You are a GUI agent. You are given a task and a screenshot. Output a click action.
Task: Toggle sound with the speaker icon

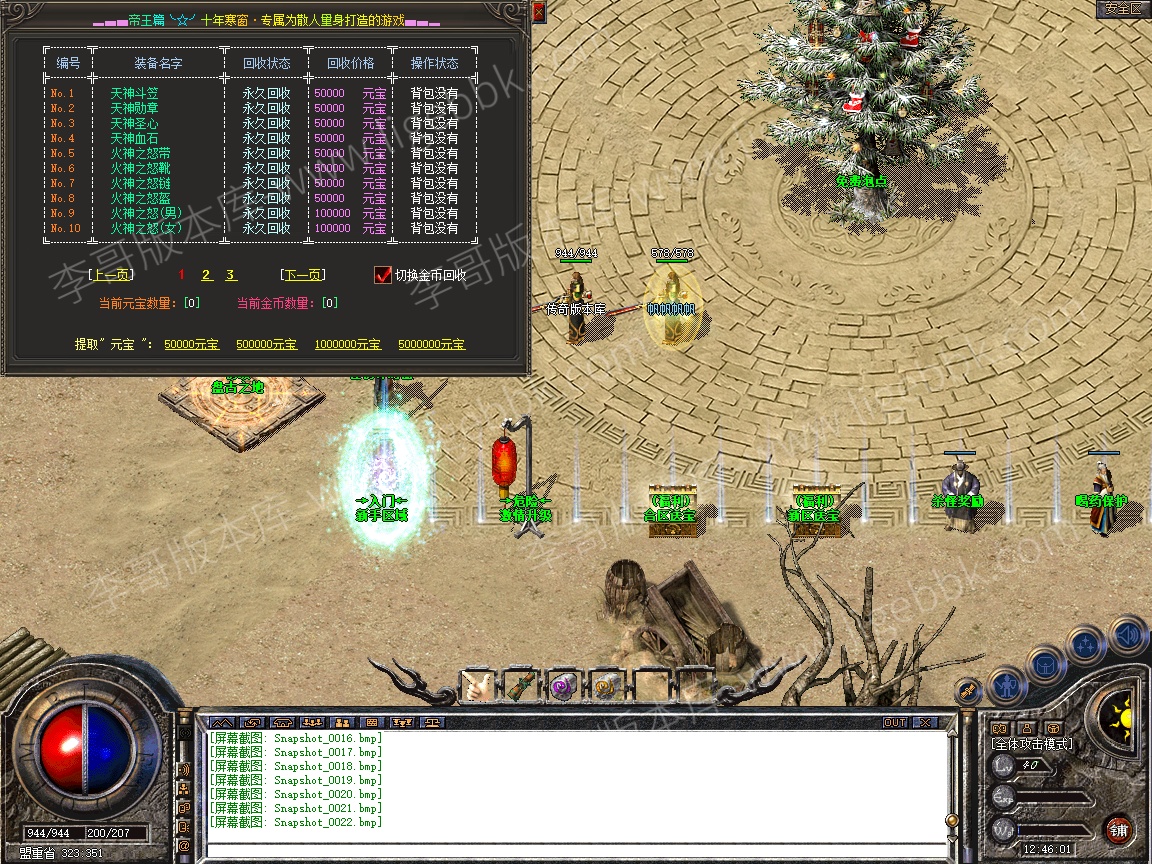(x=1127, y=635)
